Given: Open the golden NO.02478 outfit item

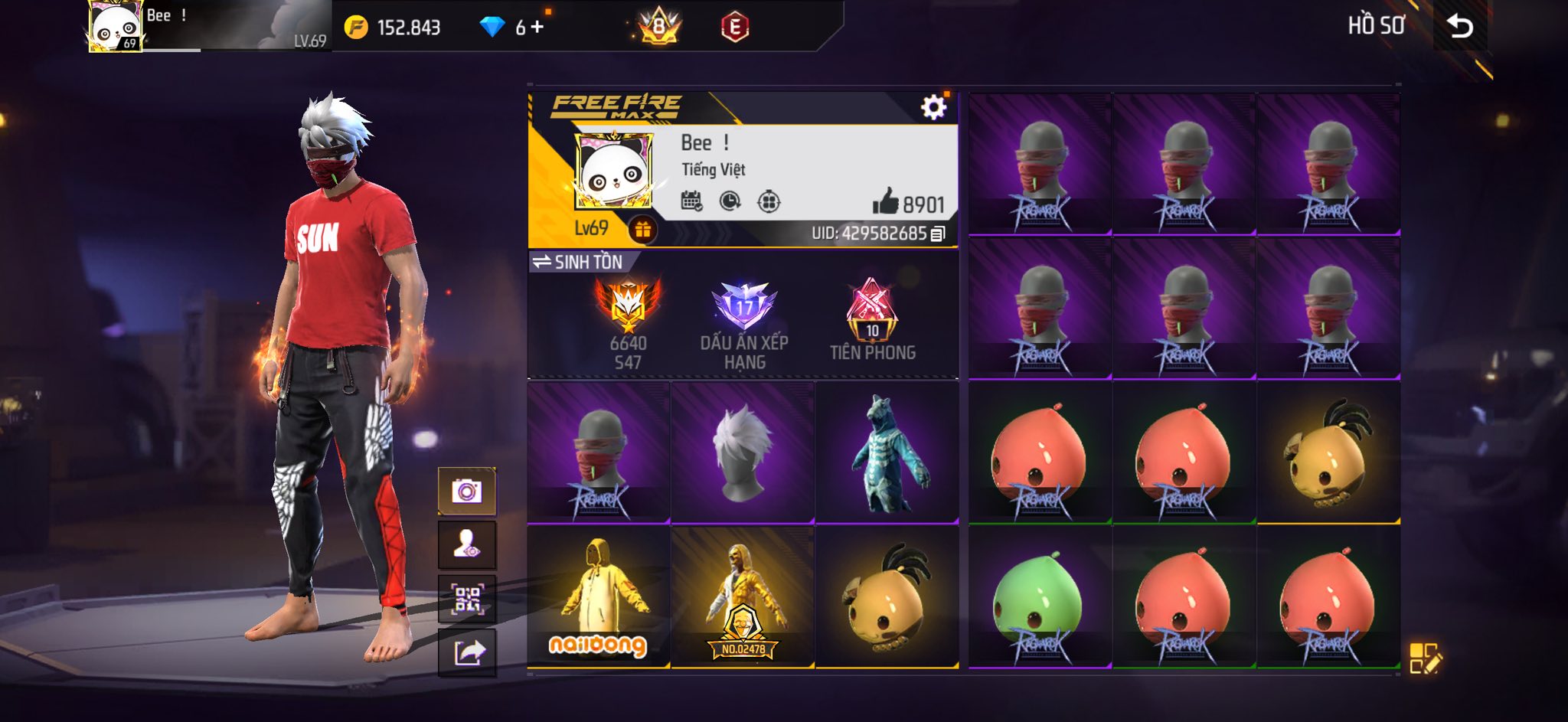Looking at the screenshot, I should click(742, 596).
